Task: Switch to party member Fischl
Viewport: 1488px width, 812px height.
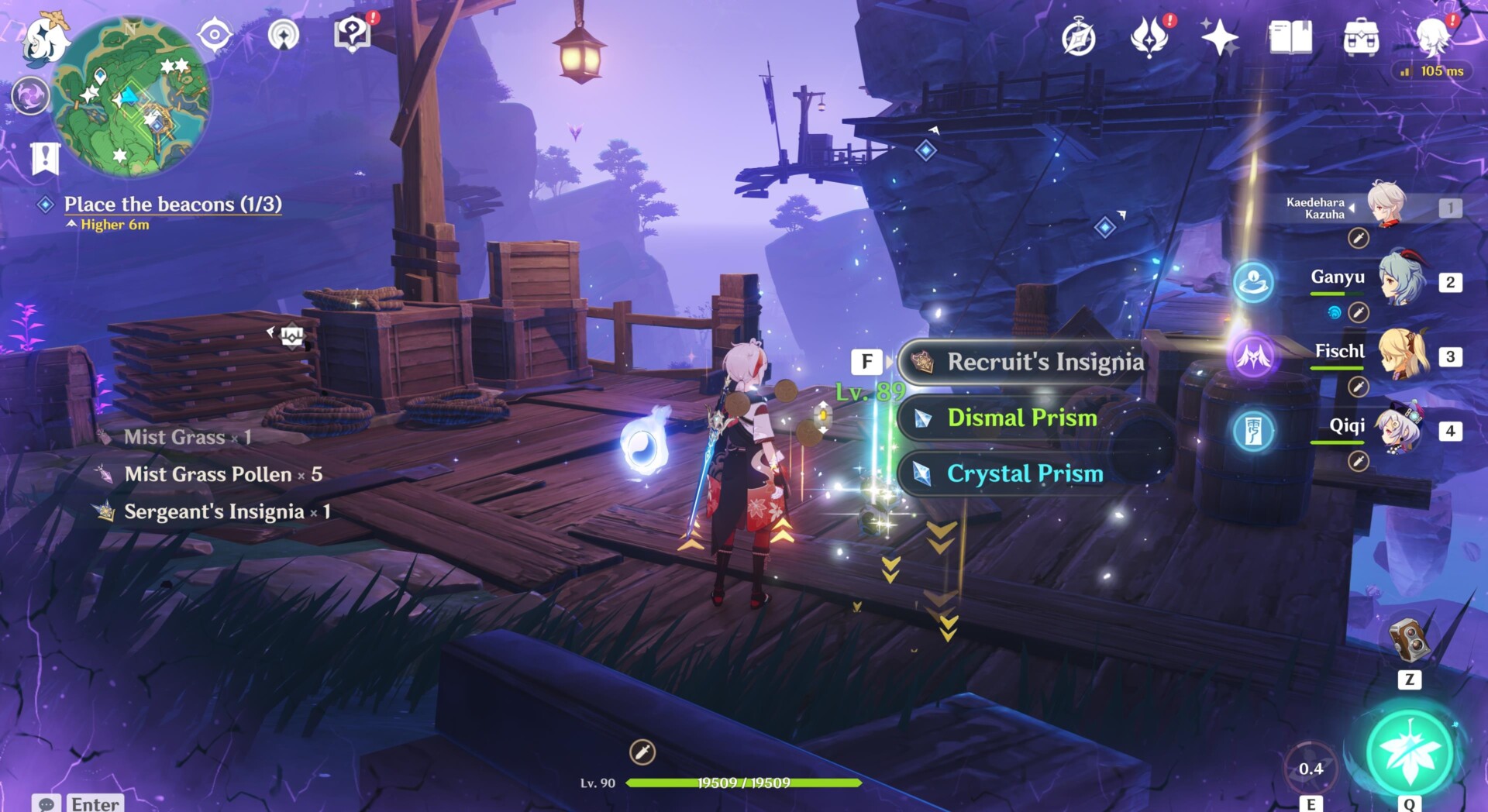Action: 1401,356
